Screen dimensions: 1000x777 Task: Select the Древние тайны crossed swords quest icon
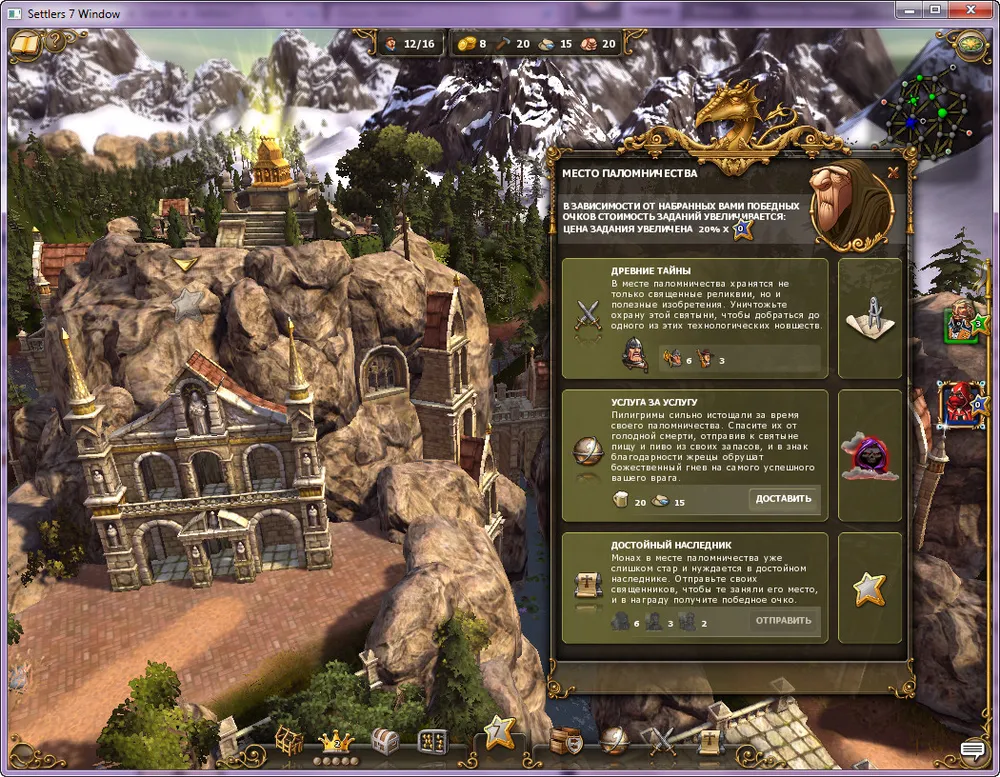[587, 317]
